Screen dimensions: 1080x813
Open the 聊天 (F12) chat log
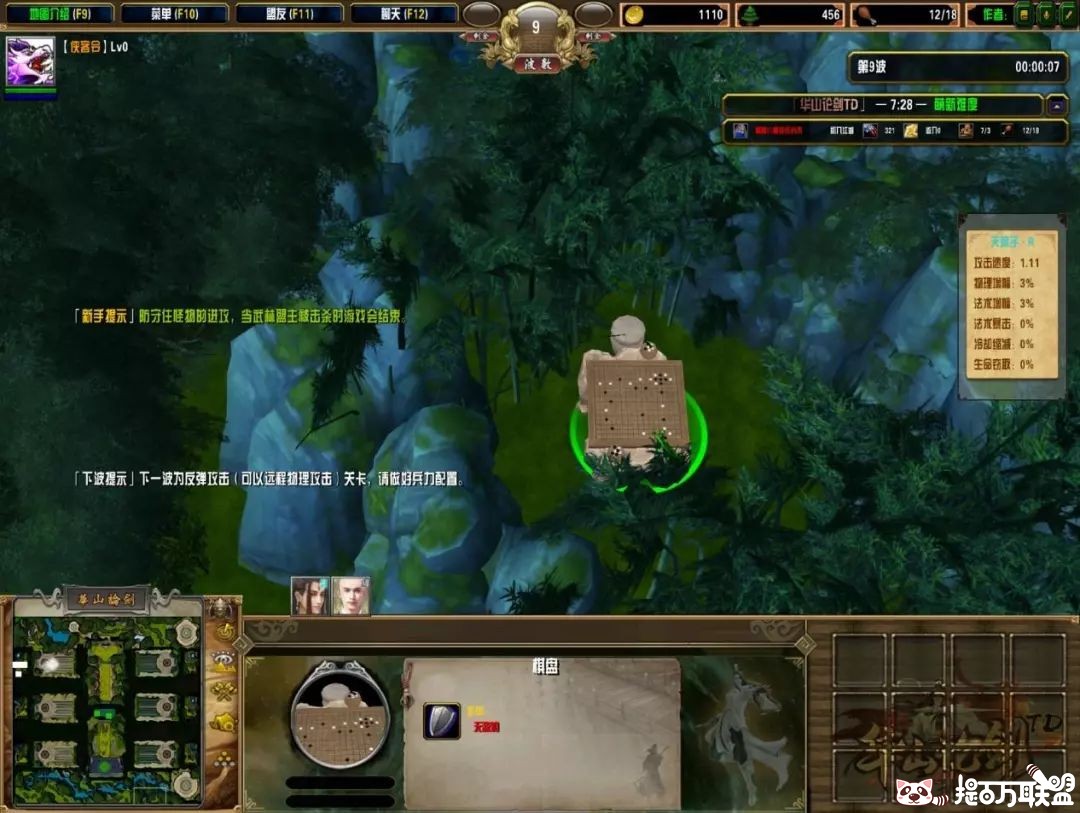(404, 14)
